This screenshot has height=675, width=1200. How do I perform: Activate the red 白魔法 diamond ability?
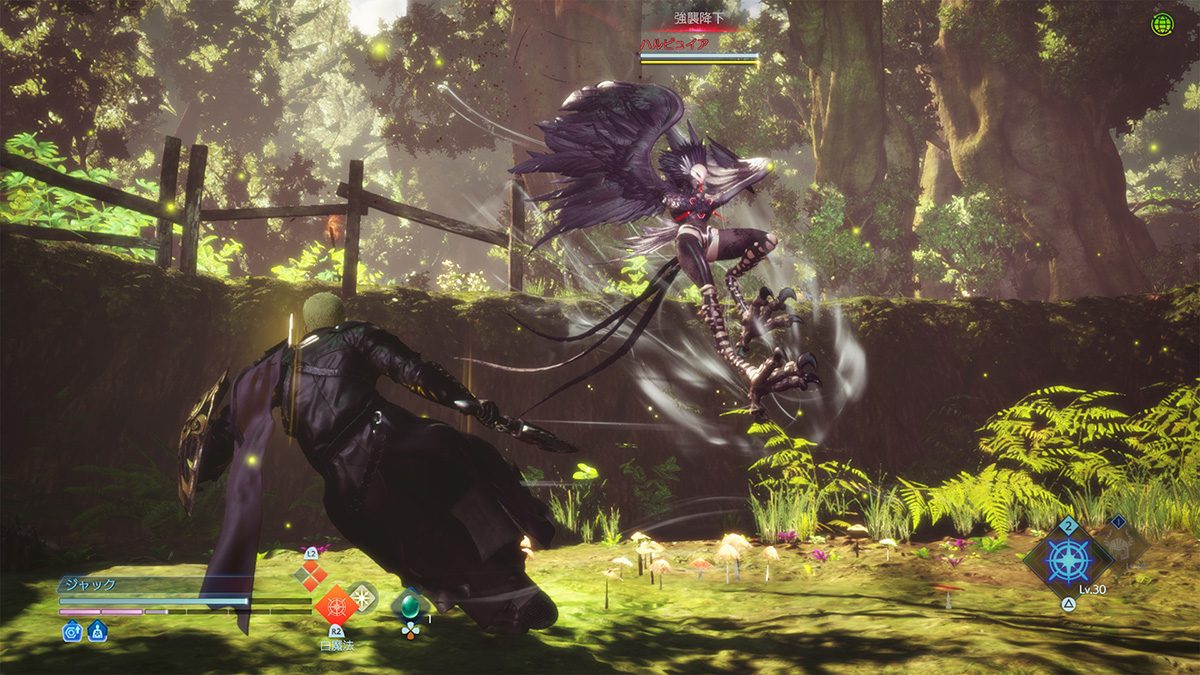(x=335, y=606)
